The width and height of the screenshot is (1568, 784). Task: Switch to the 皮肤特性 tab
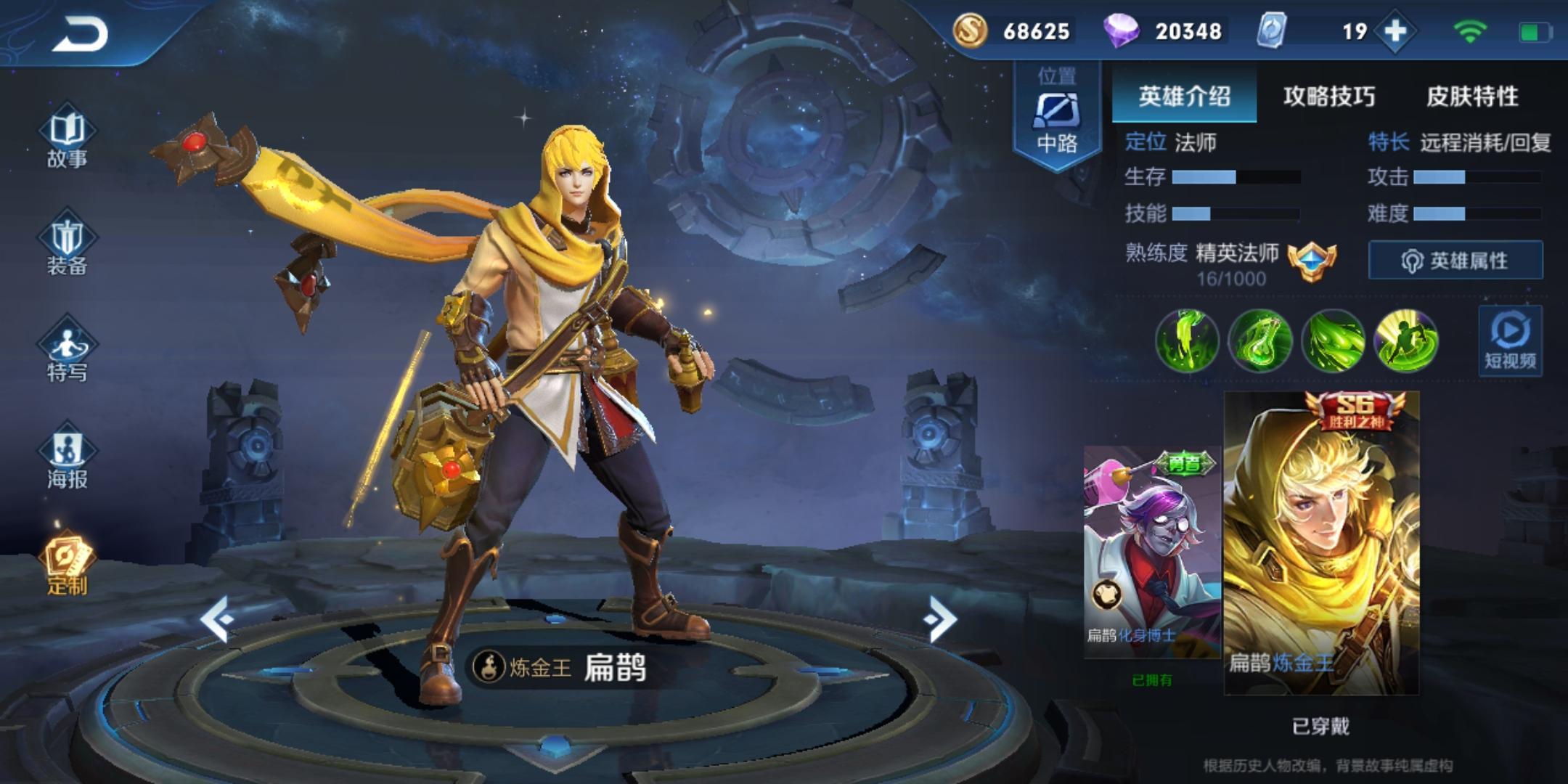click(1472, 96)
